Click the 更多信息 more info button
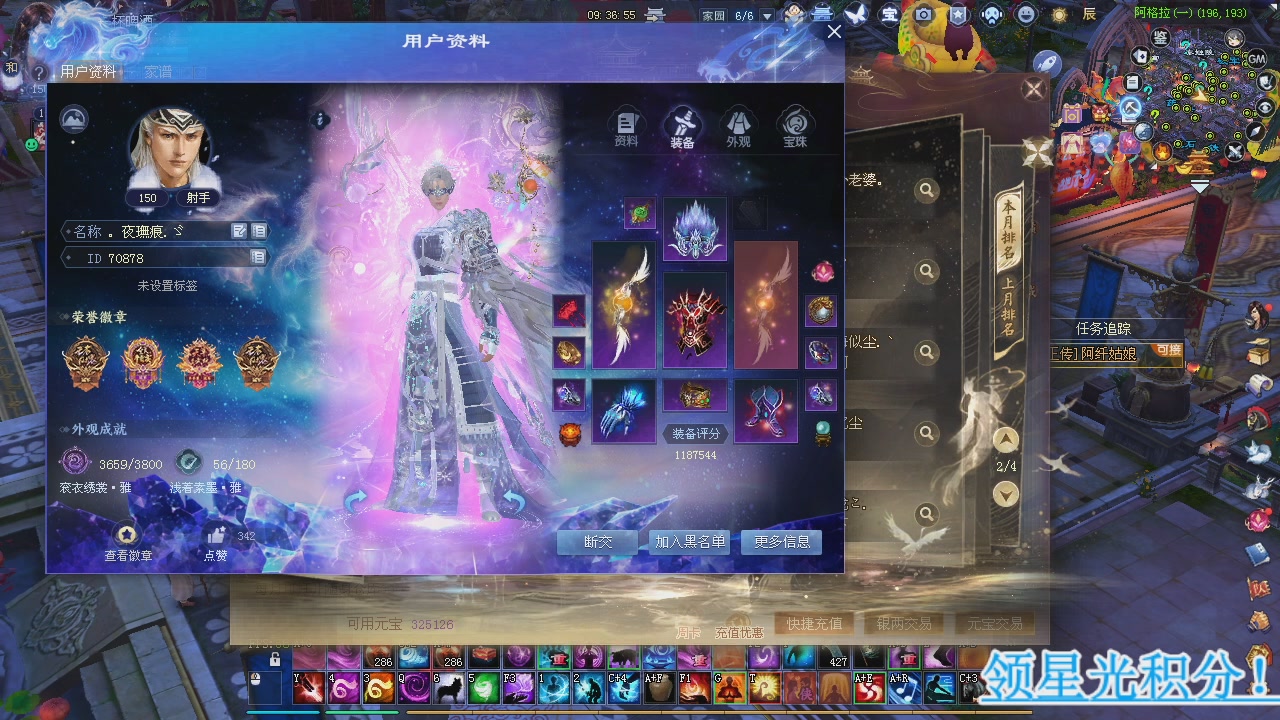This screenshot has height=720, width=1280. pyautogui.click(x=779, y=542)
